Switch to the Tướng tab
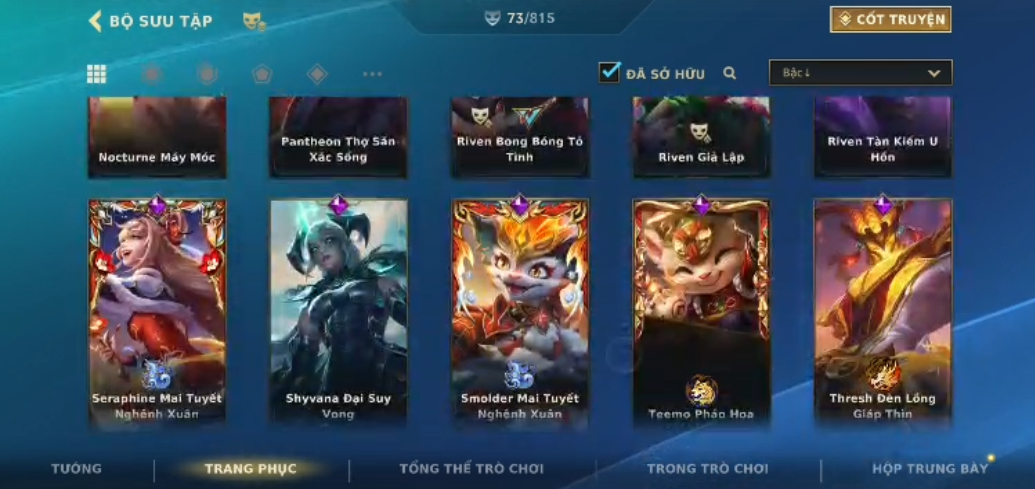The image size is (1035, 489). 77,469
